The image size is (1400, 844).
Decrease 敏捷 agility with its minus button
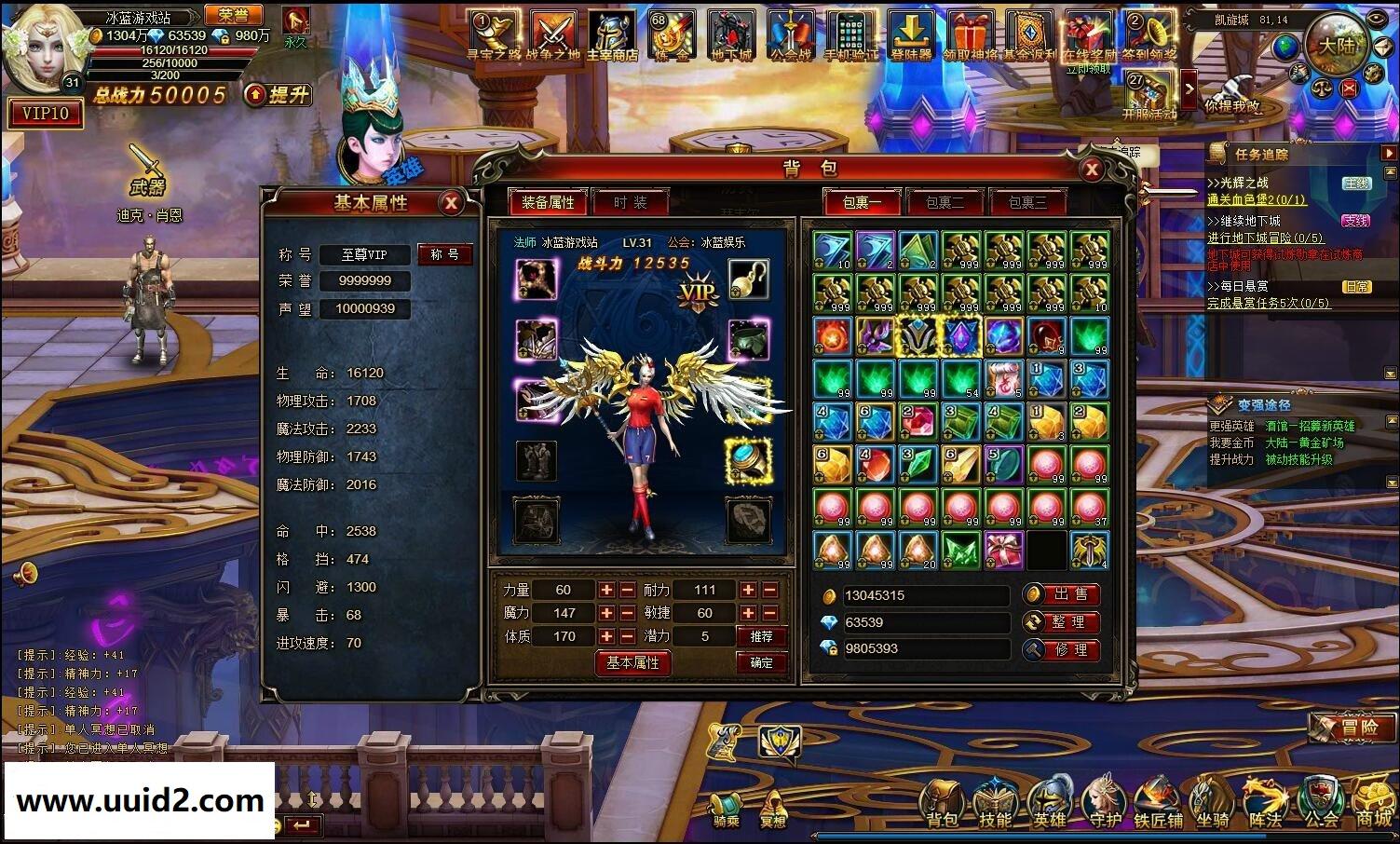[x=770, y=613]
